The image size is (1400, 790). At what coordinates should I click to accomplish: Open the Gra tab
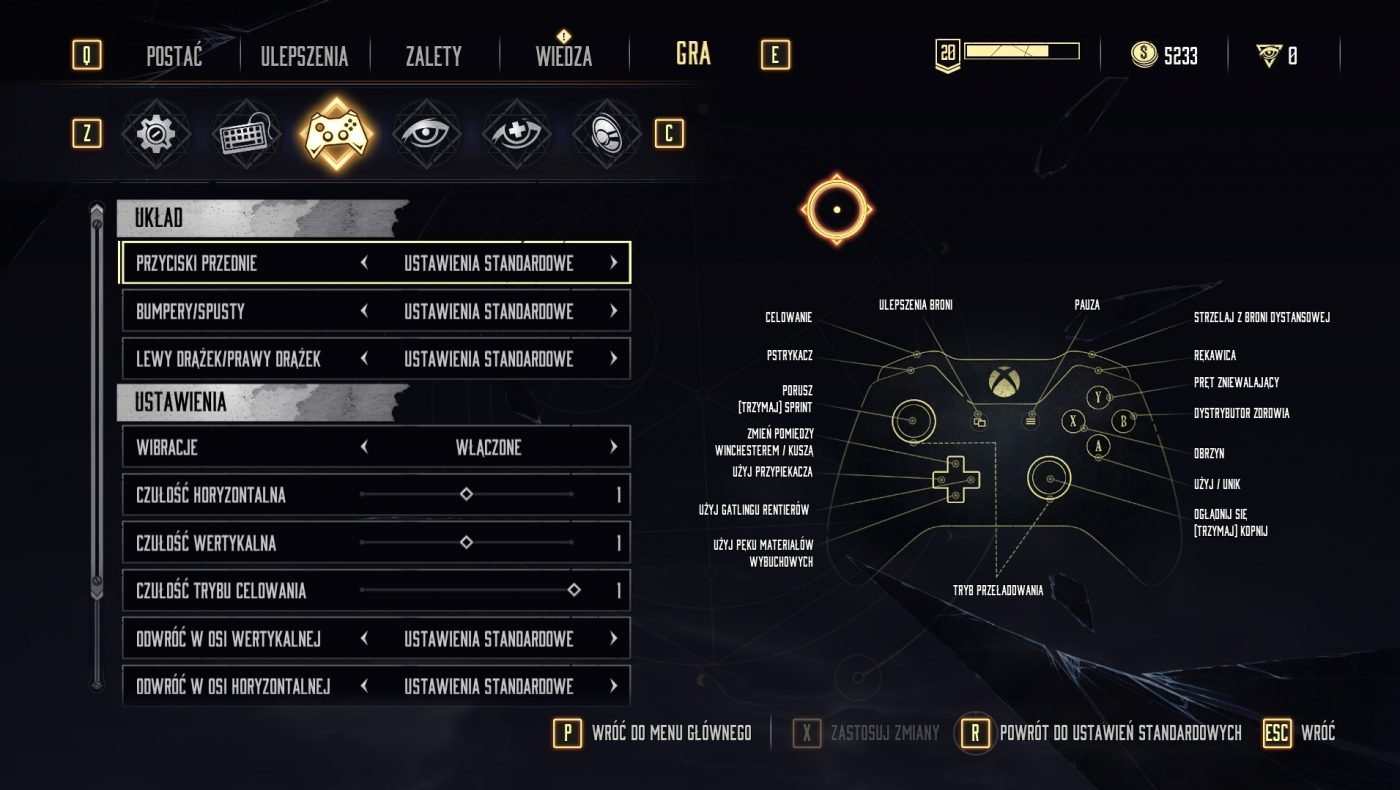pyautogui.click(x=693, y=54)
